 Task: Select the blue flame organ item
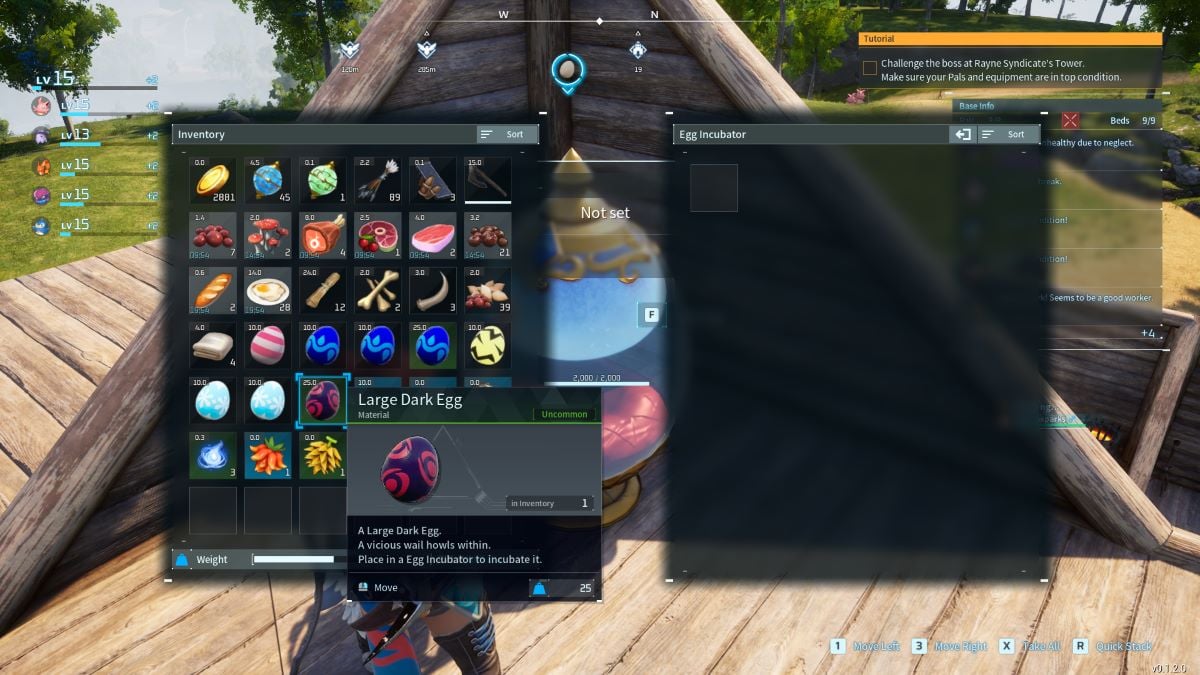(213, 455)
